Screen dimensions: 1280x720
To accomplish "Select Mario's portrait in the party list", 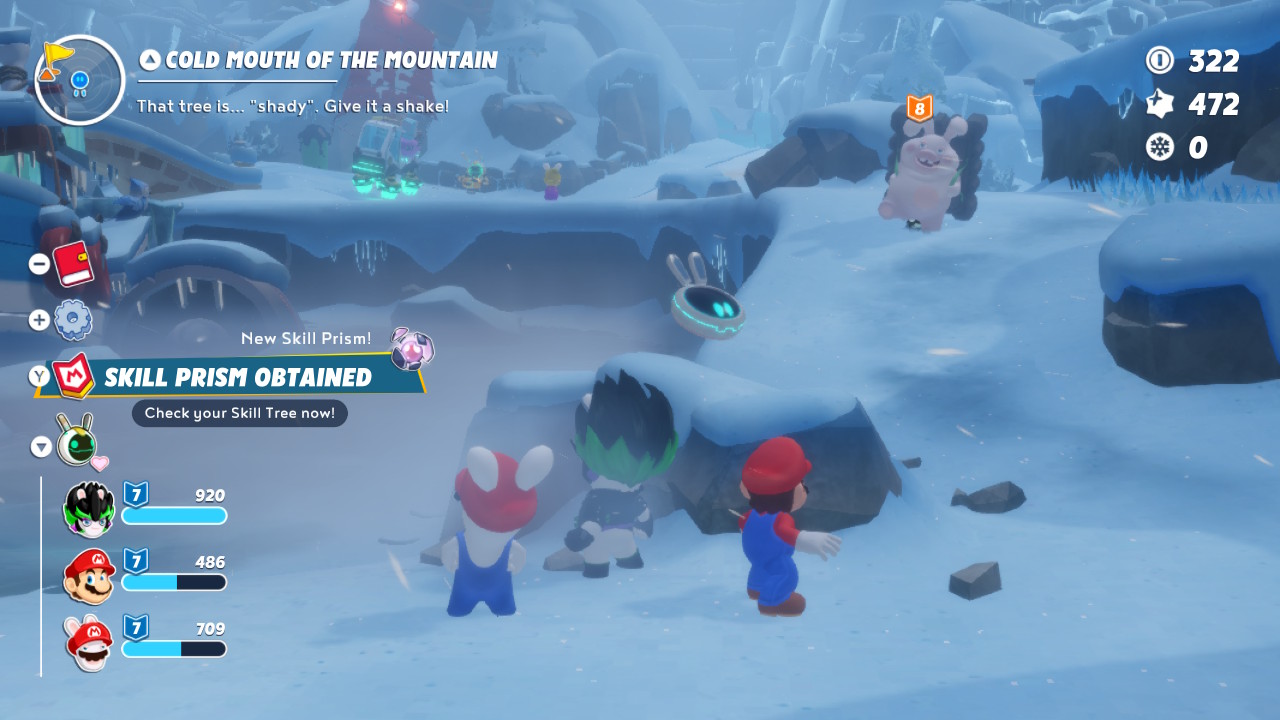I will tap(89, 575).
